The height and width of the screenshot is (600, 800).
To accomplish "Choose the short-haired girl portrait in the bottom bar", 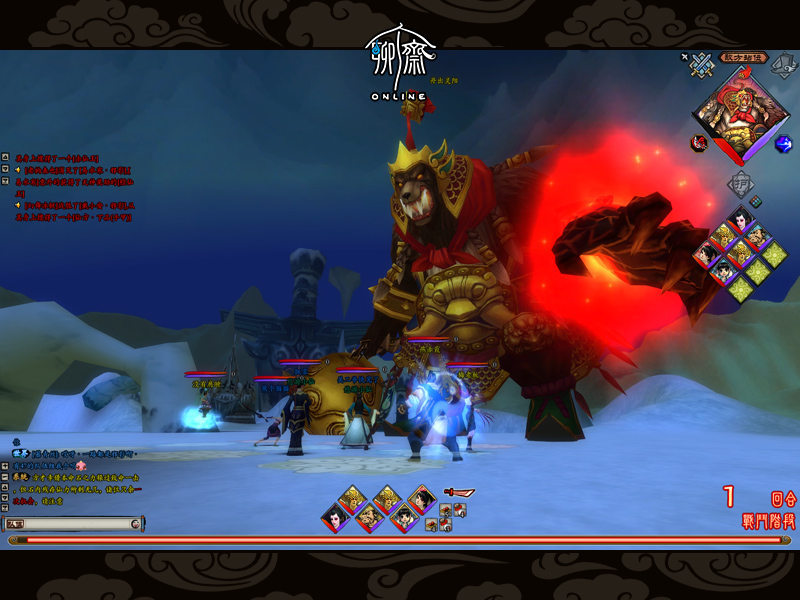I will (x=404, y=517).
